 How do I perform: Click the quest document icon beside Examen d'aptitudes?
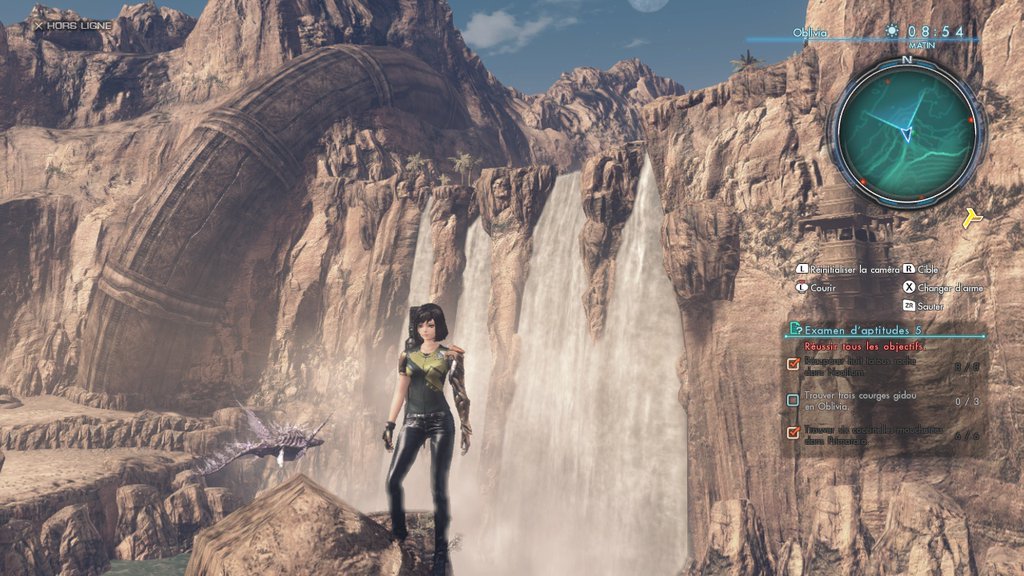(x=796, y=328)
